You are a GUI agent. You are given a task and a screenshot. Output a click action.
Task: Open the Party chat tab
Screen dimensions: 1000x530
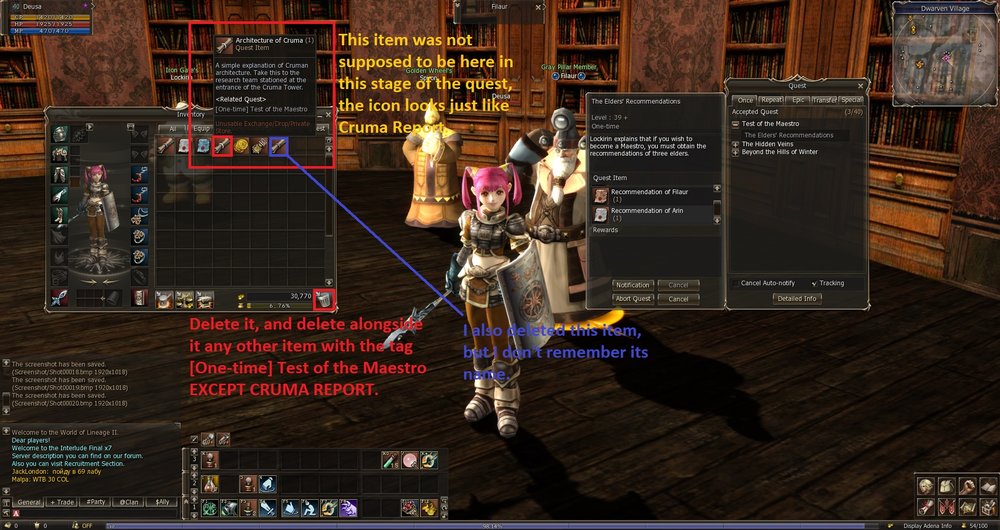tap(97, 501)
